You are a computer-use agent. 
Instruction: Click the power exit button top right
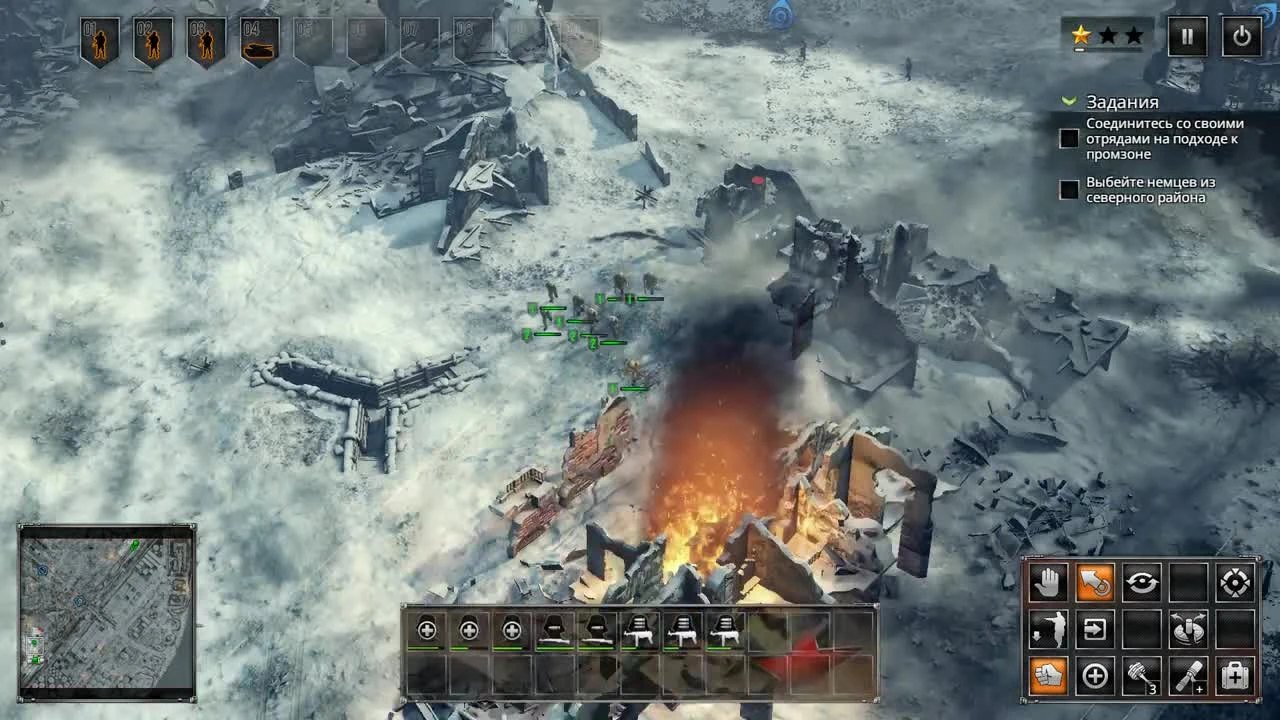click(x=1241, y=36)
